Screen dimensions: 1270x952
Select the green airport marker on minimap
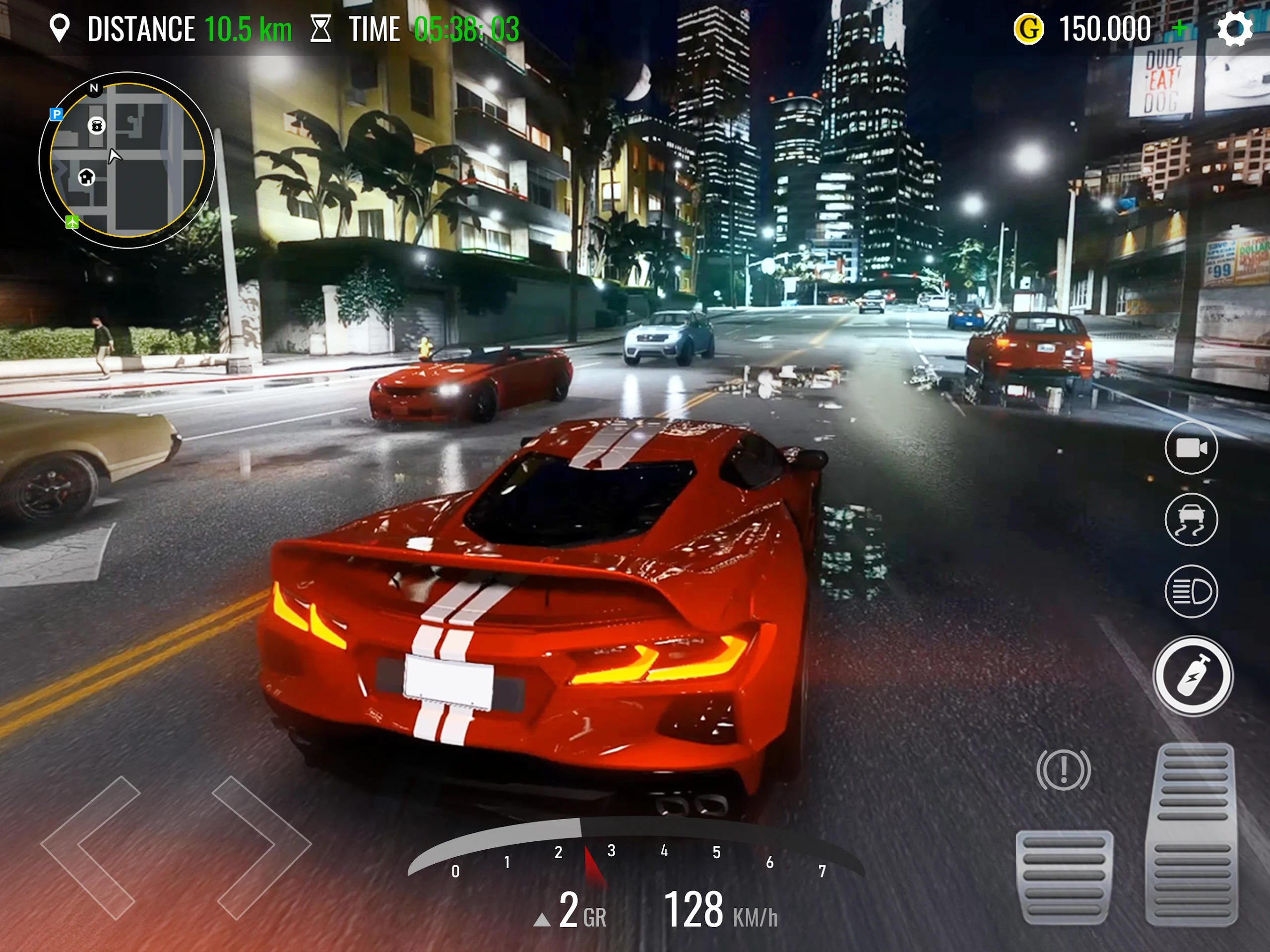(x=72, y=222)
